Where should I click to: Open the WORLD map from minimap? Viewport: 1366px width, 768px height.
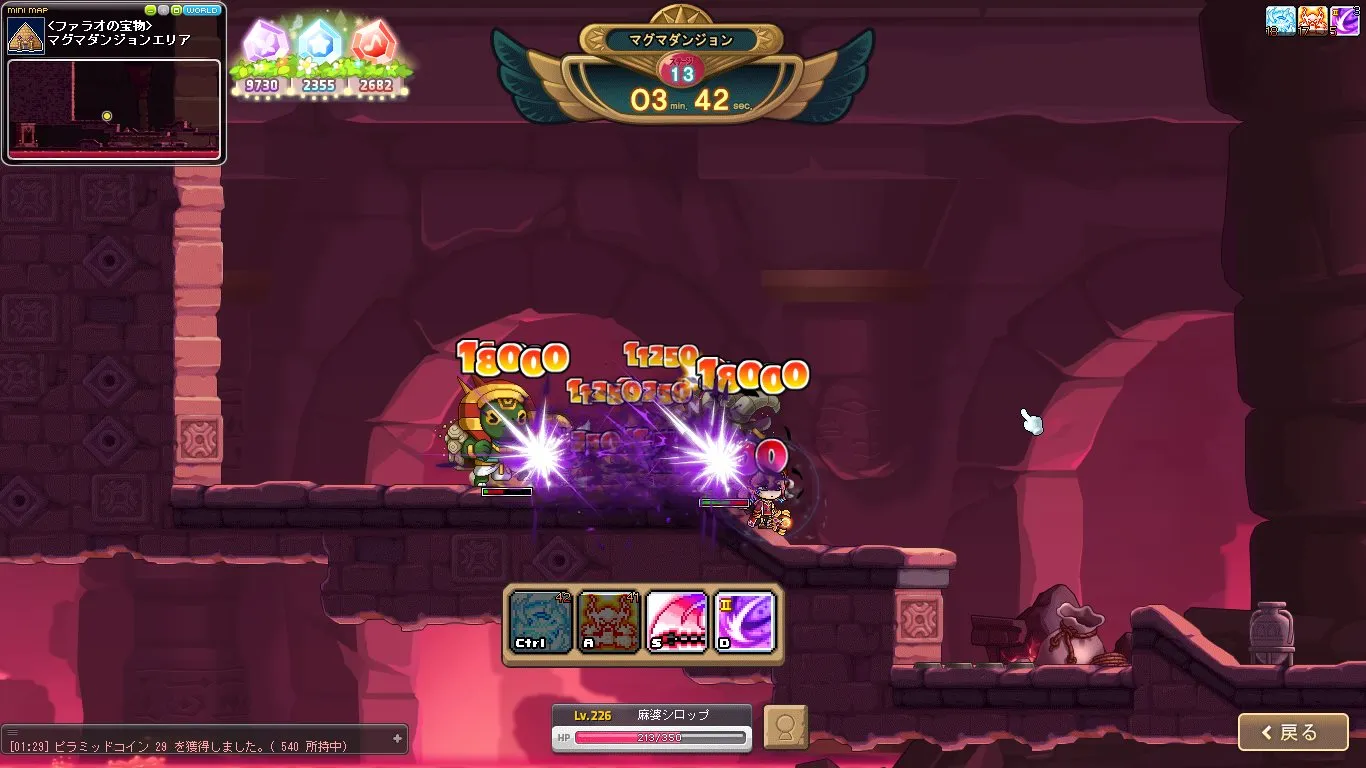coord(203,10)
